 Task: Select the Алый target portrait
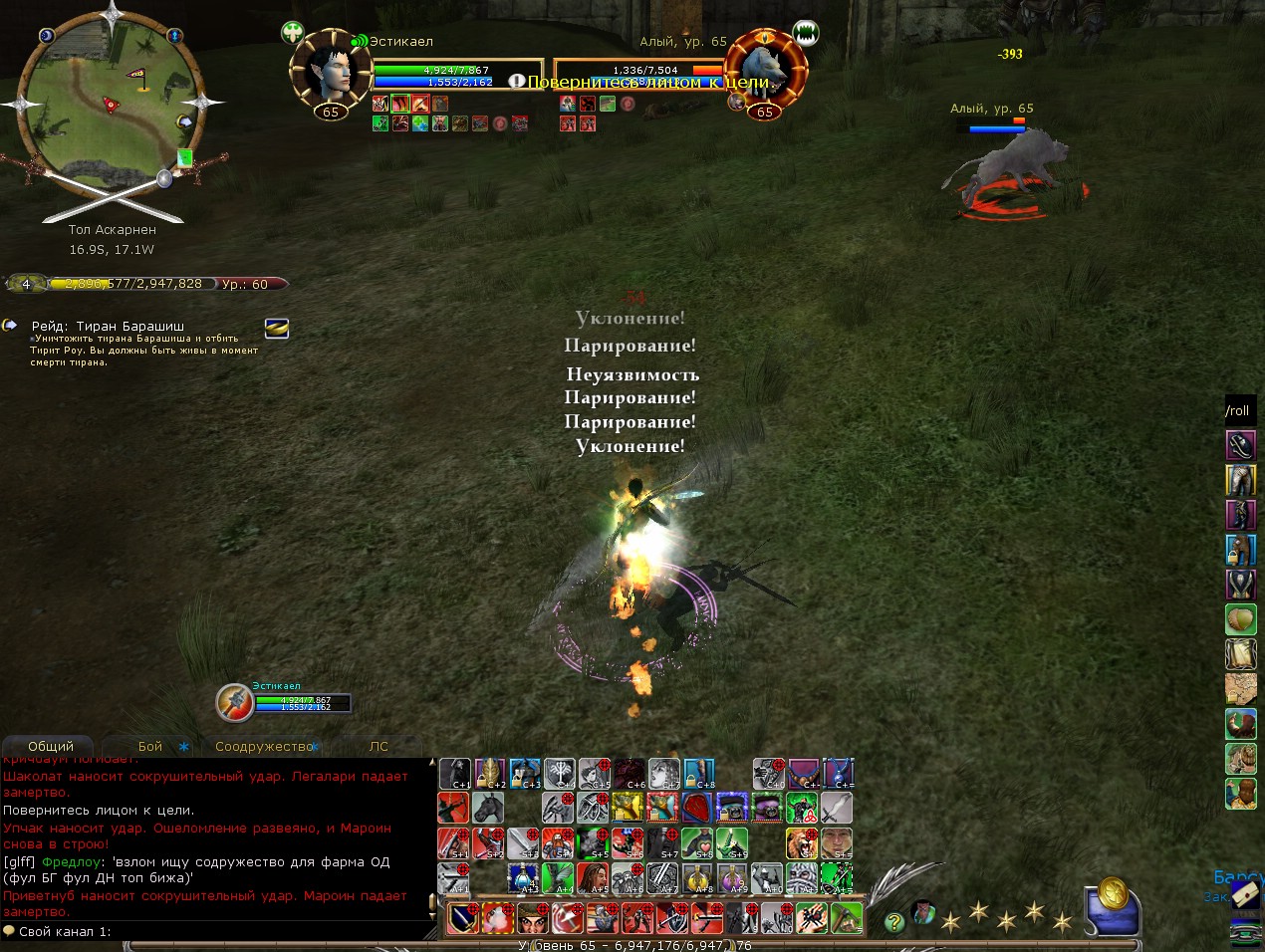pos(764,72)
